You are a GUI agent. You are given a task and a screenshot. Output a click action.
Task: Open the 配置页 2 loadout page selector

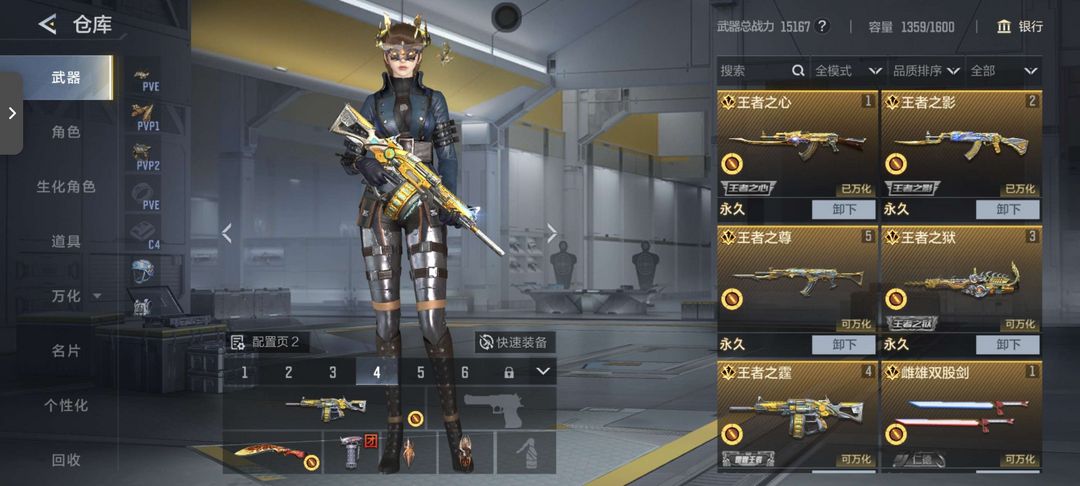click(x=265, y=342)
